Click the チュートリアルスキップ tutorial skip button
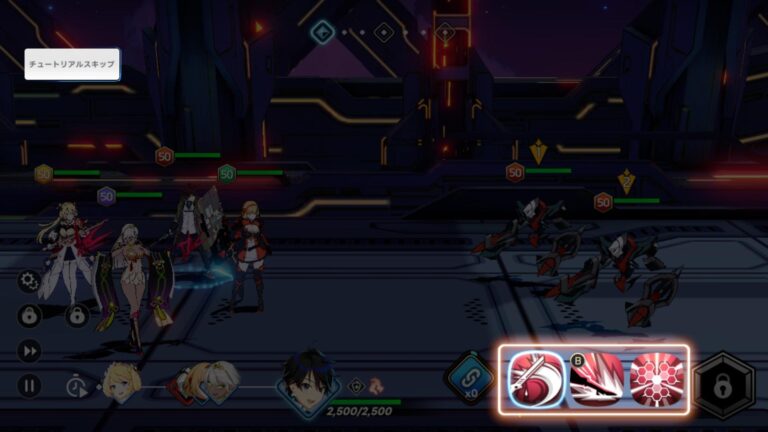The image size is (768, 432). click(x=72, y=65)
